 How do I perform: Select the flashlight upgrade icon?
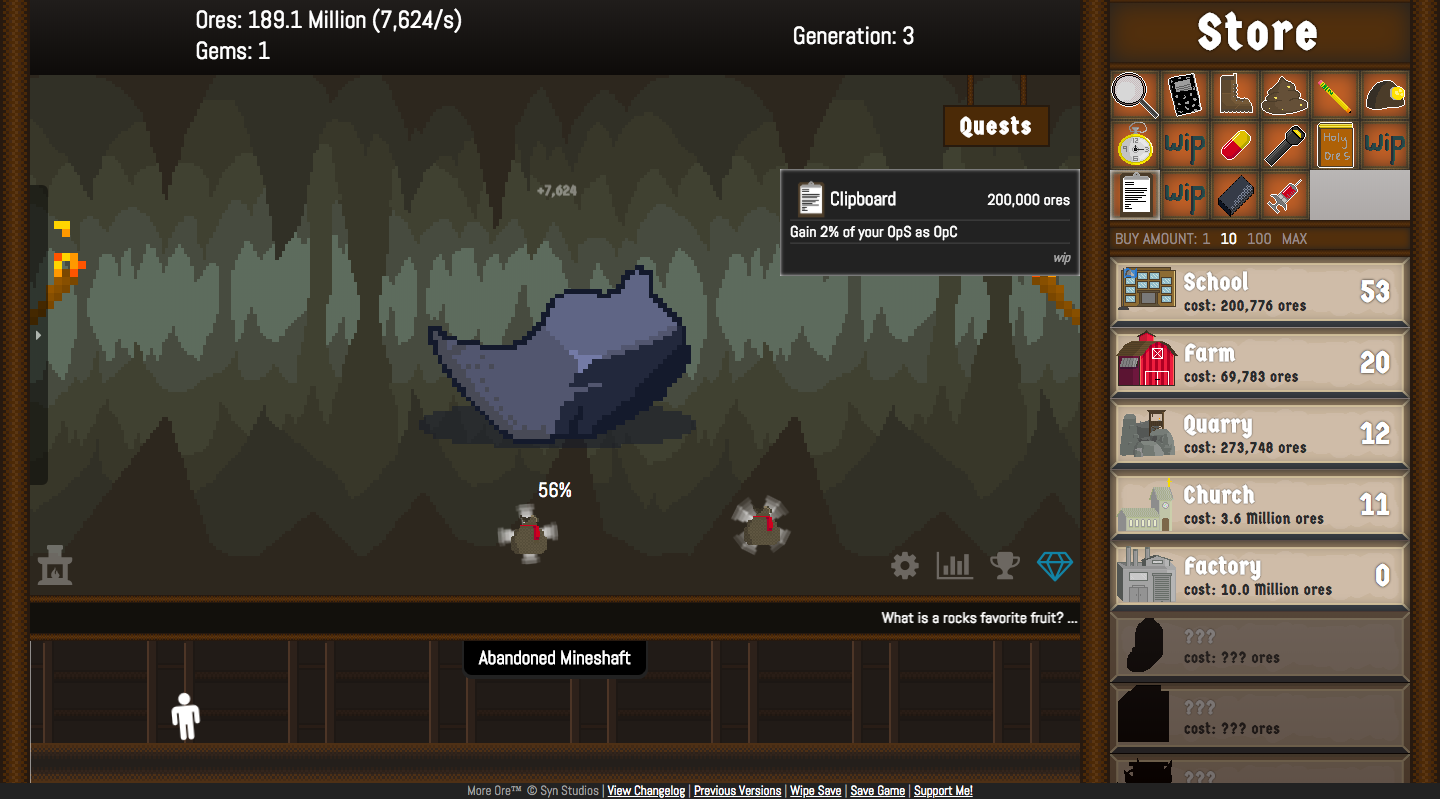1285,145
